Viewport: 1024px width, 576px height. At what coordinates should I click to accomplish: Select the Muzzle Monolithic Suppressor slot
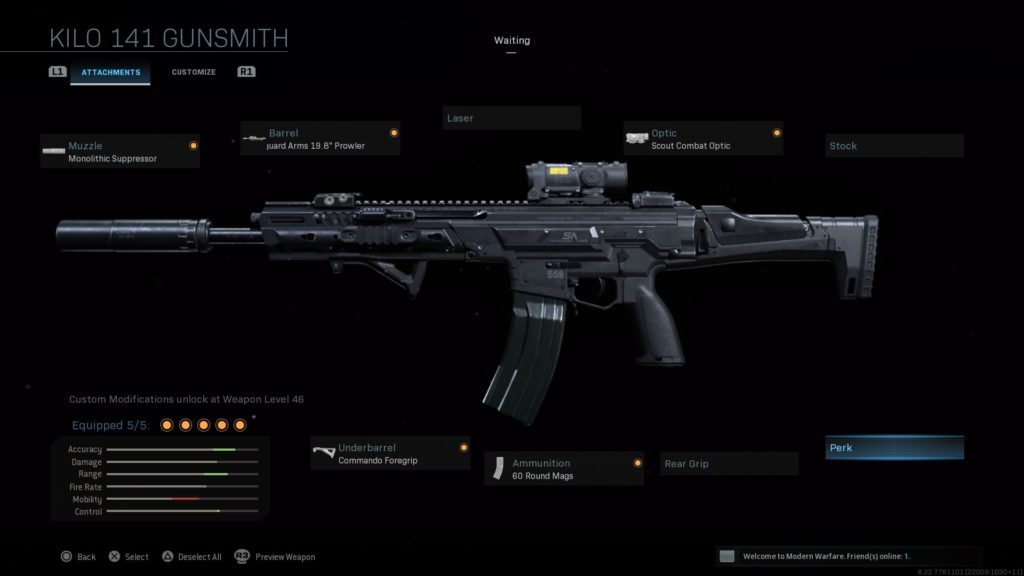point(120,152)
